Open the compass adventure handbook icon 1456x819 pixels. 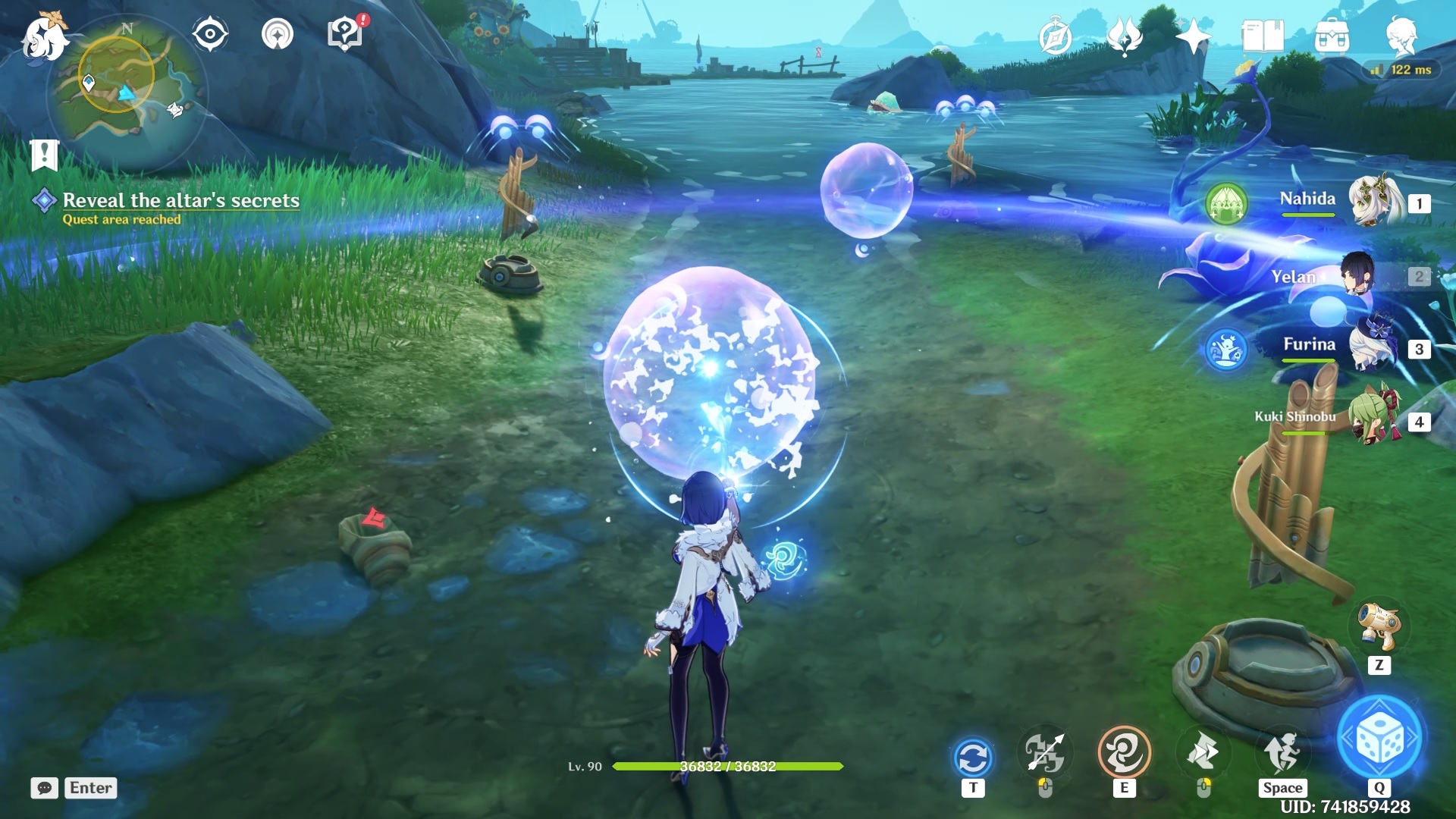(1055, 37)
